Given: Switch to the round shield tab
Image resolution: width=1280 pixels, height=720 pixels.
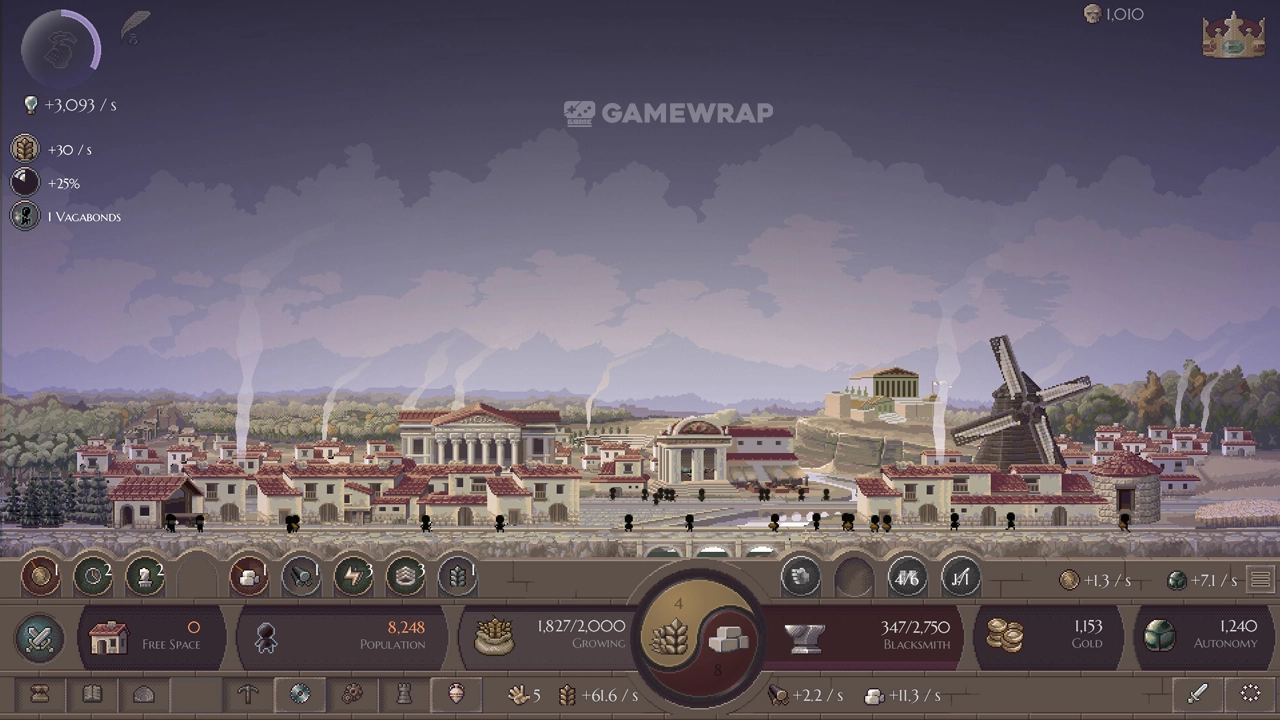Looking at the screenshot, I should coord(300,694).
